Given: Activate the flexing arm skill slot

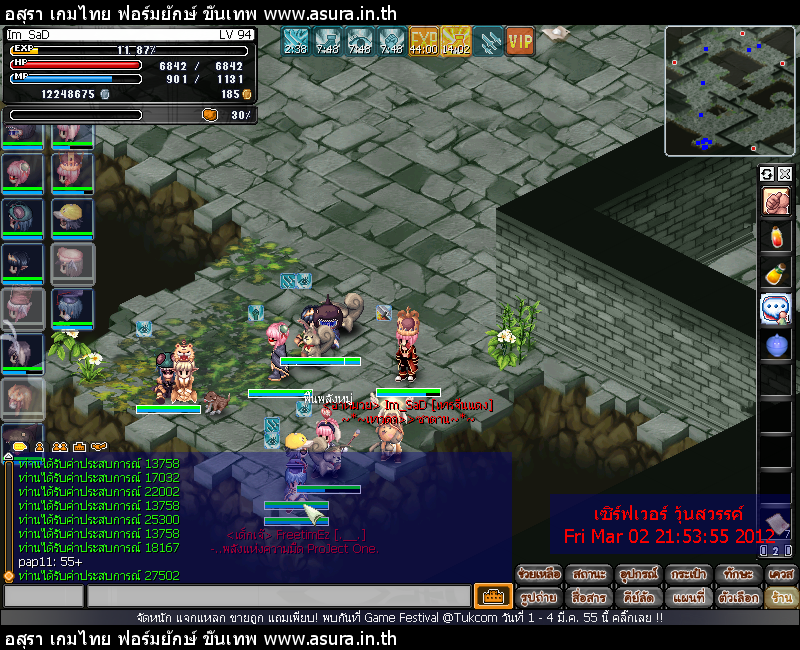Looking at the screenshot, I should 775,201.
